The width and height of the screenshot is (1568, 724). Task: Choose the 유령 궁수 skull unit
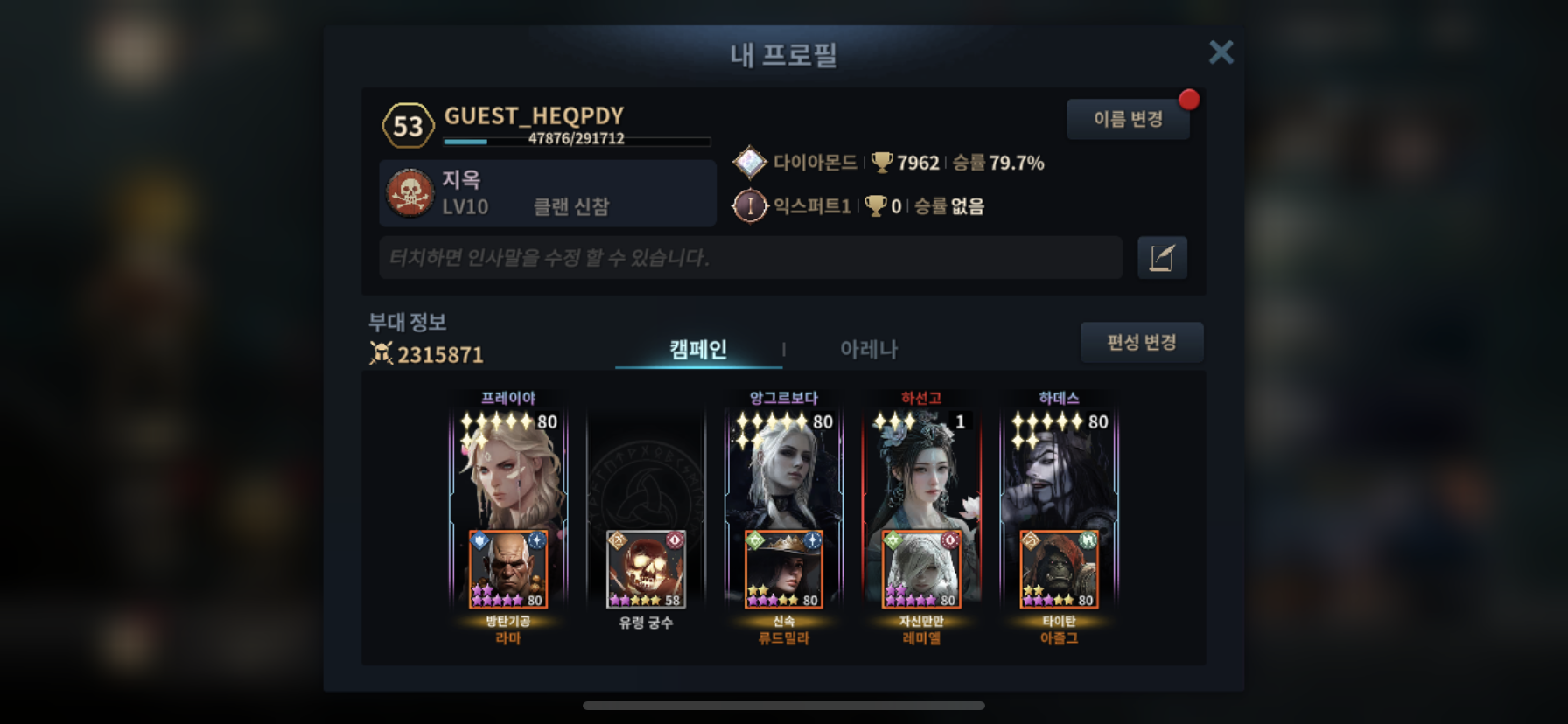(646, 569)
